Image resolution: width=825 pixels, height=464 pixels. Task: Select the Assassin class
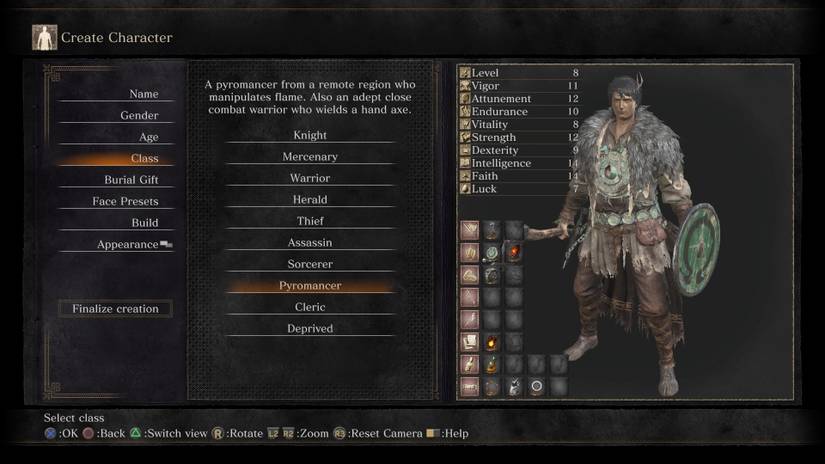point(310,243)
